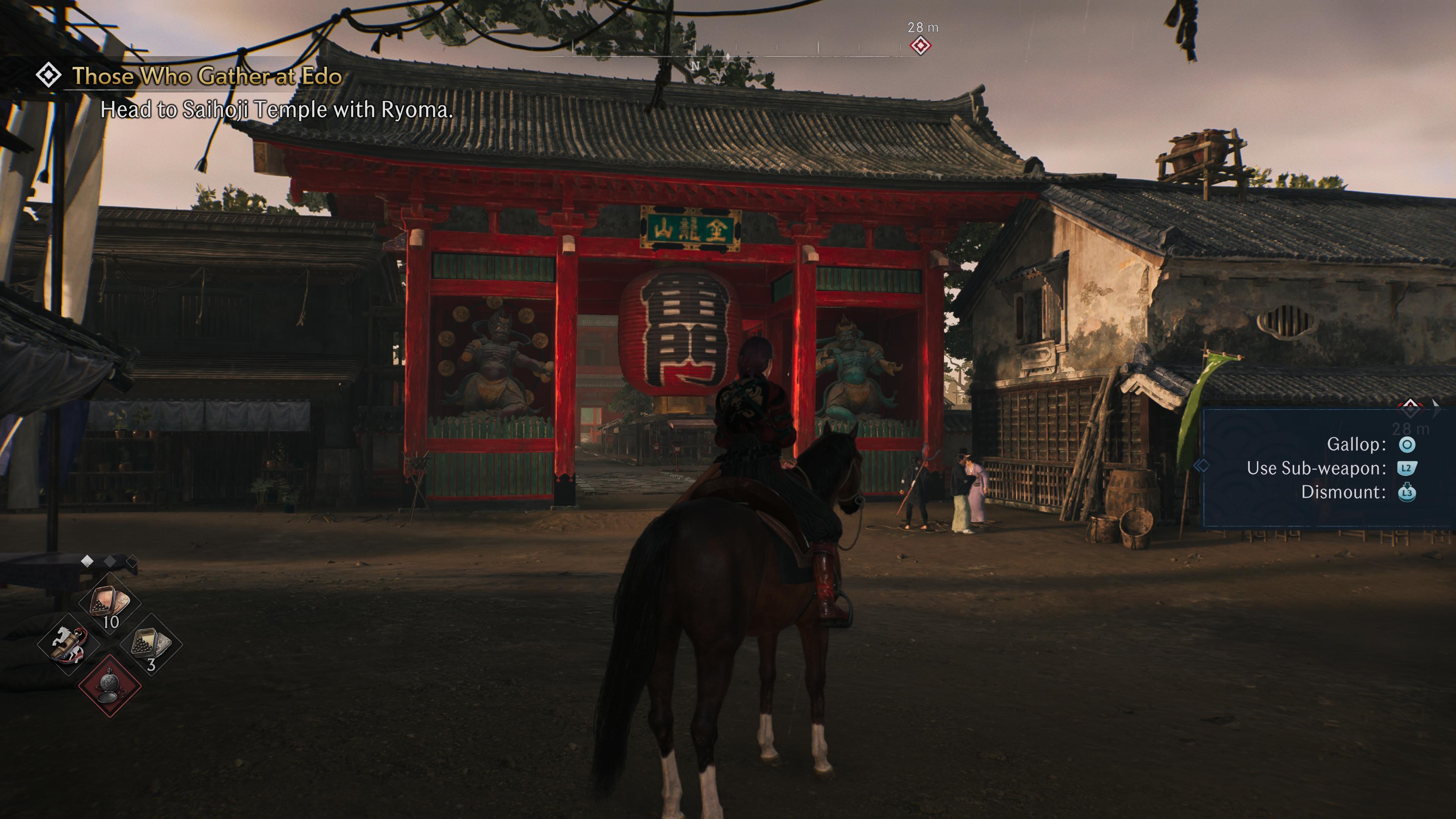Toggle the empty third item-set indicator
The height and width of the screenshot is (819, 1456).
tap(133, 562)
